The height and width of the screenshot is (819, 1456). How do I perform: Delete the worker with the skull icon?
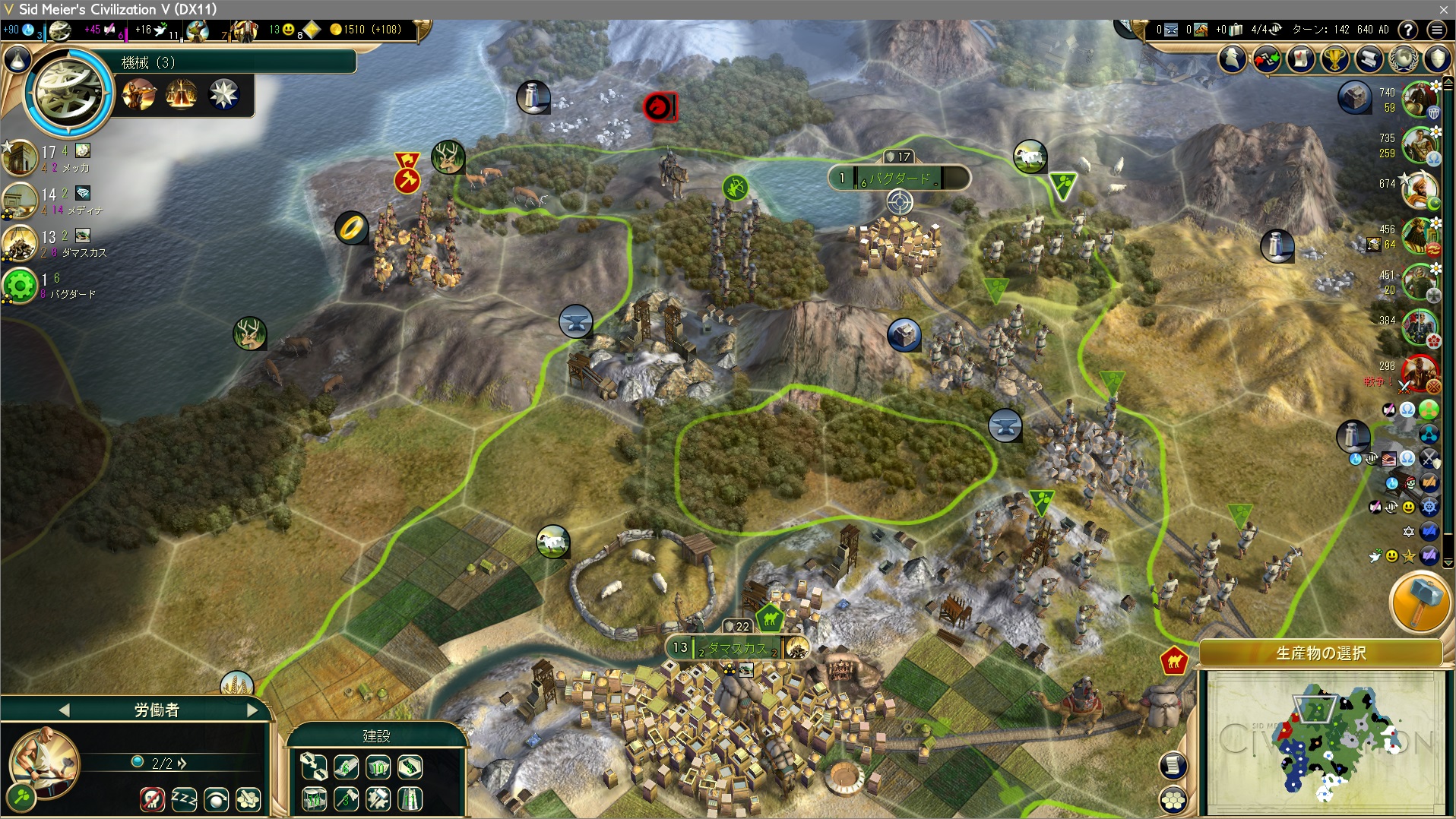click(x=152, y=798)
